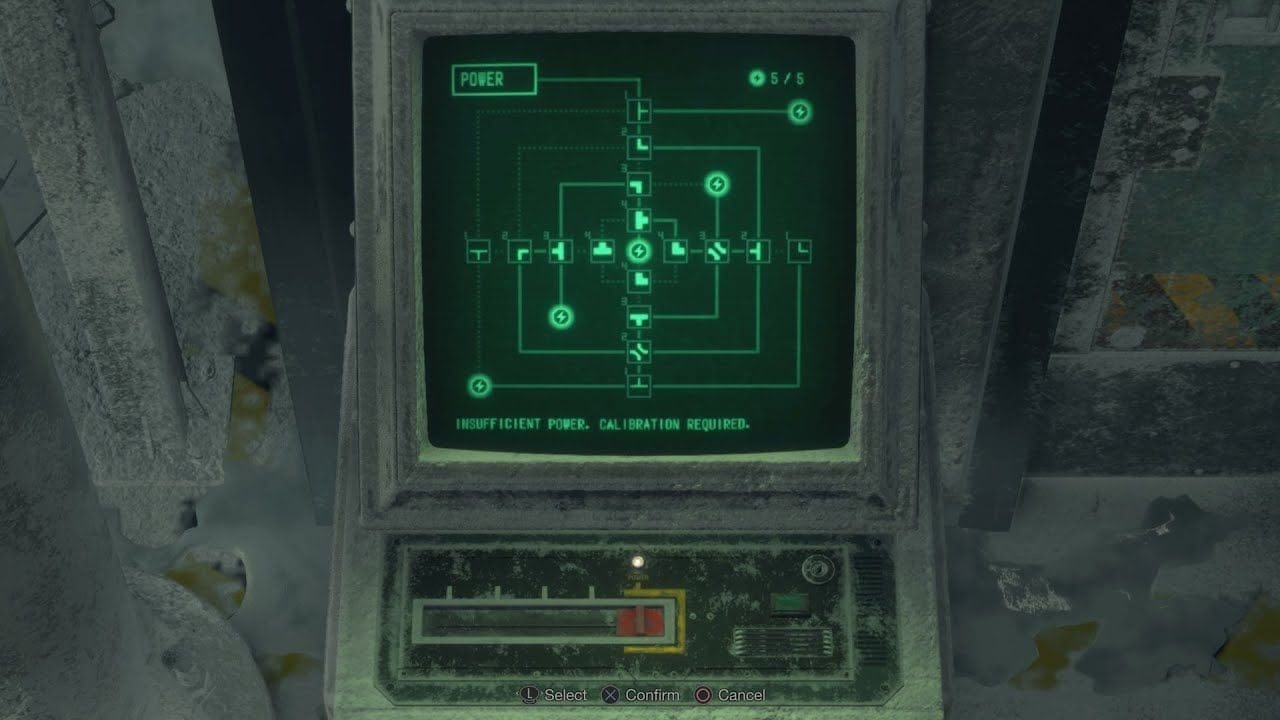
Task: Select the far-right L-shaped tile in the row
Action: pos(798,250)
